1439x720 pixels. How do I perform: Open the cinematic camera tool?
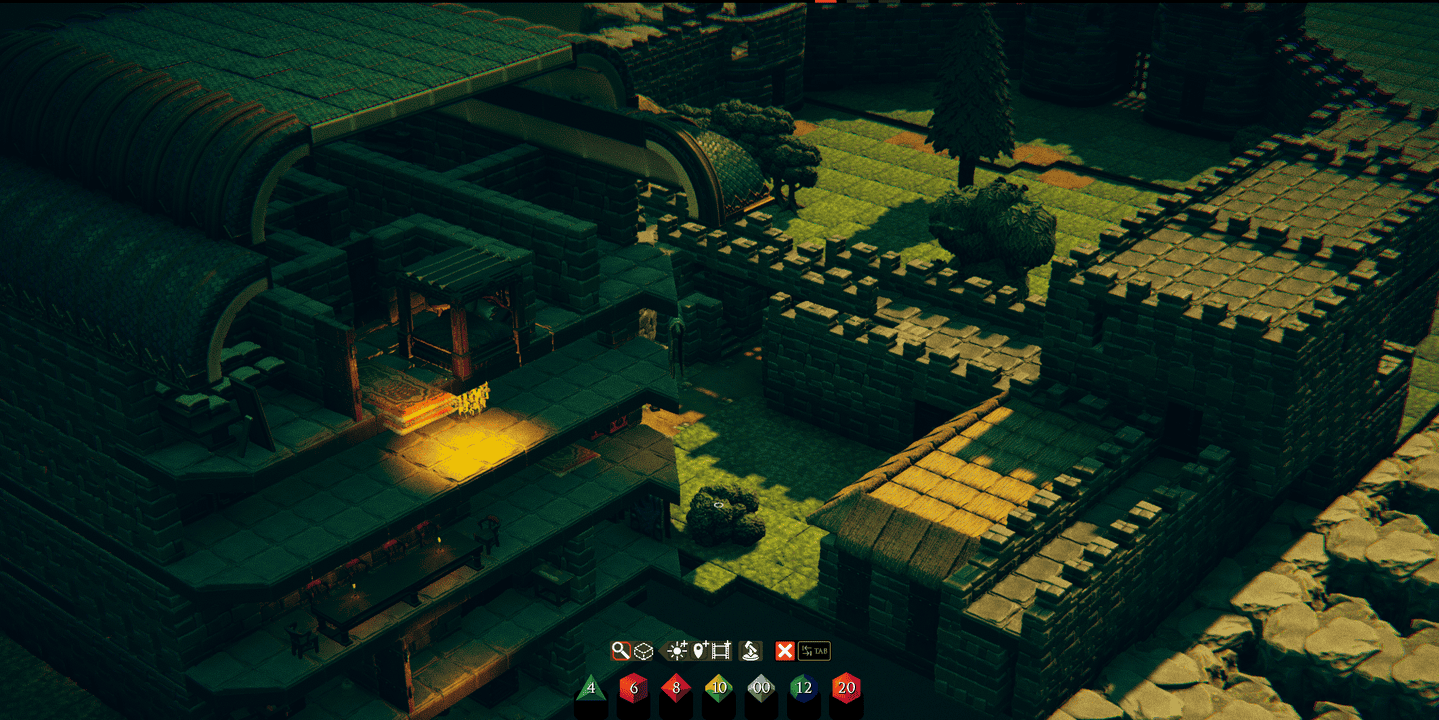click(x=720, y=650)
